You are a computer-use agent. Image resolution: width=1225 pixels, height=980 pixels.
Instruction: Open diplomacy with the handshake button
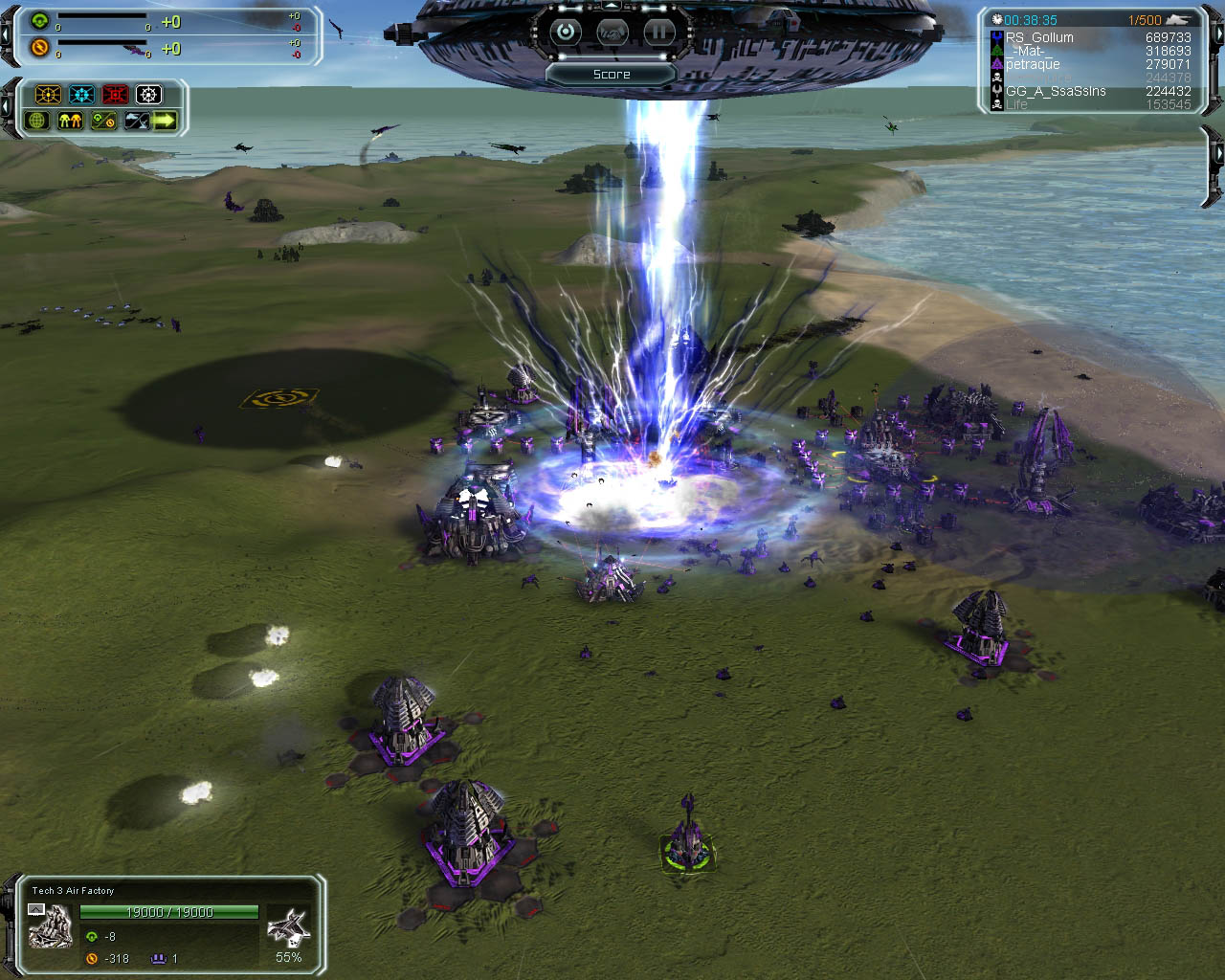pos(612,33)
